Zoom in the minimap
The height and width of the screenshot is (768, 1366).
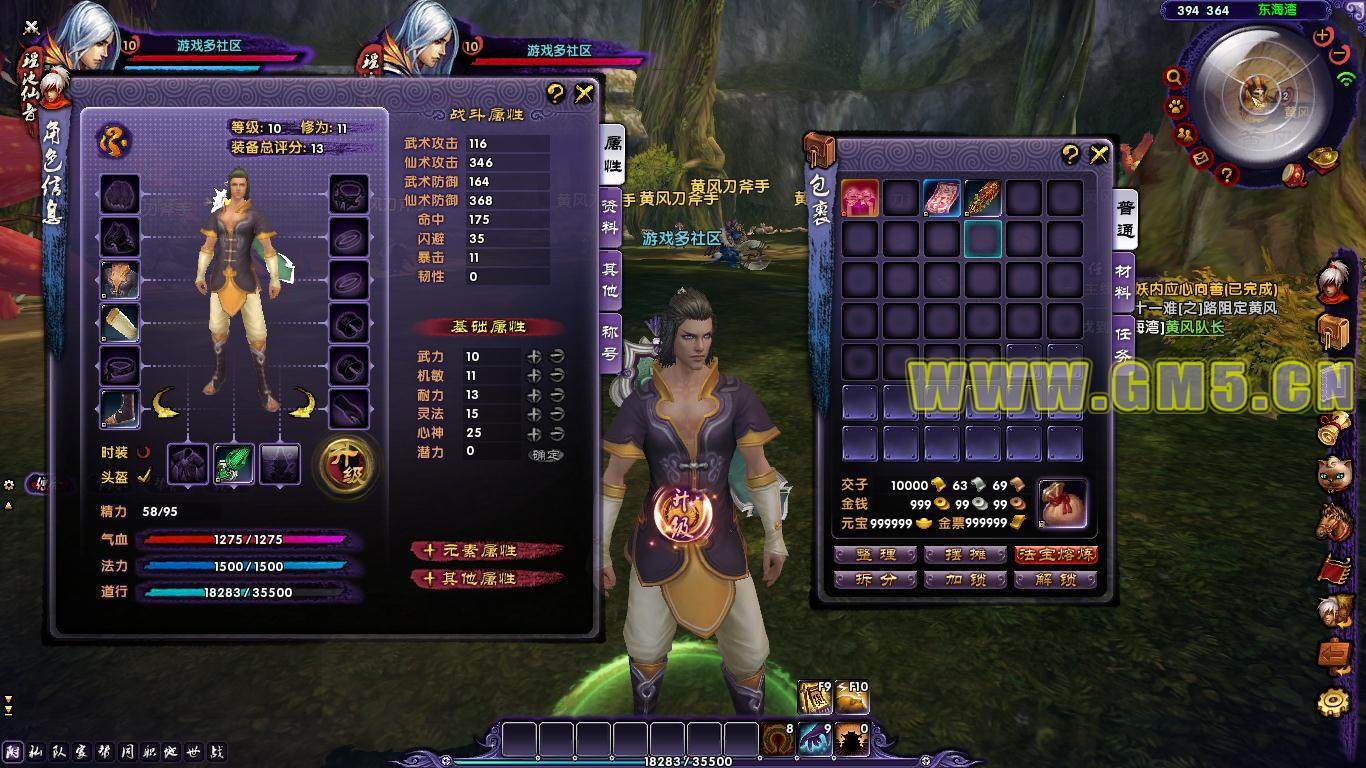click(1323, 37)
